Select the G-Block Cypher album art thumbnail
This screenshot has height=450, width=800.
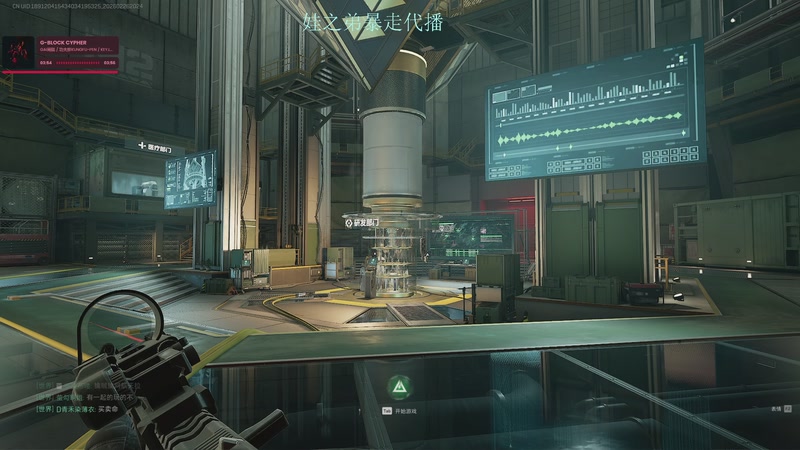pyautogui.click(x=19, y=52)
